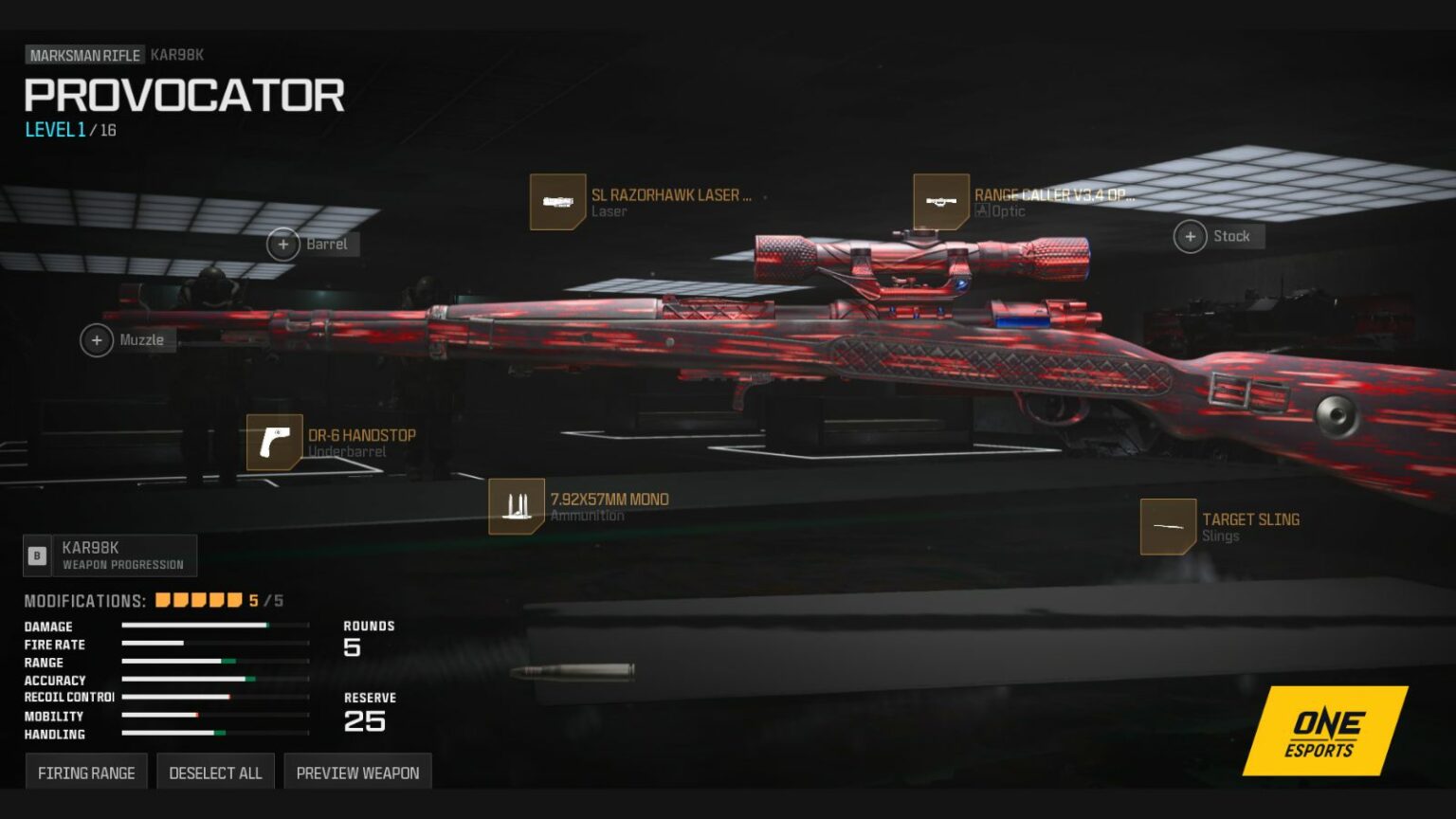Click the Firing Range button
1456x819 pixels.
pos(85,772)
